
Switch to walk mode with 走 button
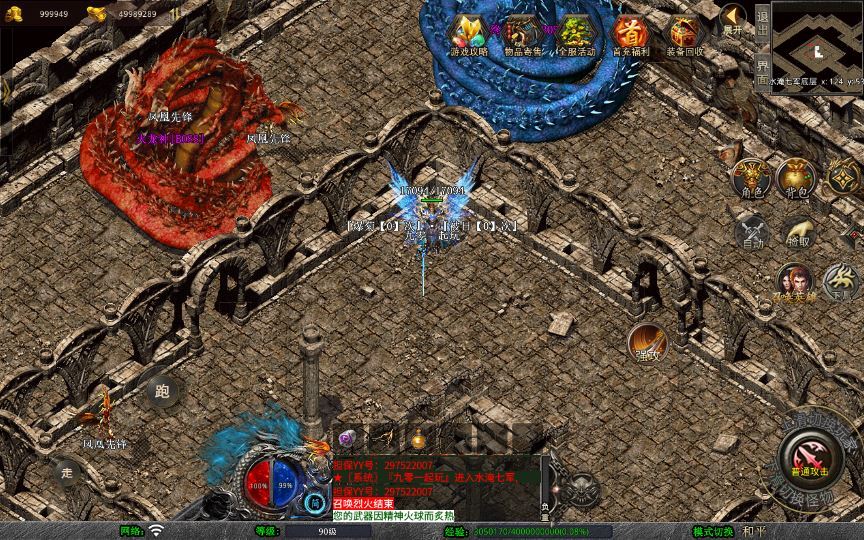[67, 471]
